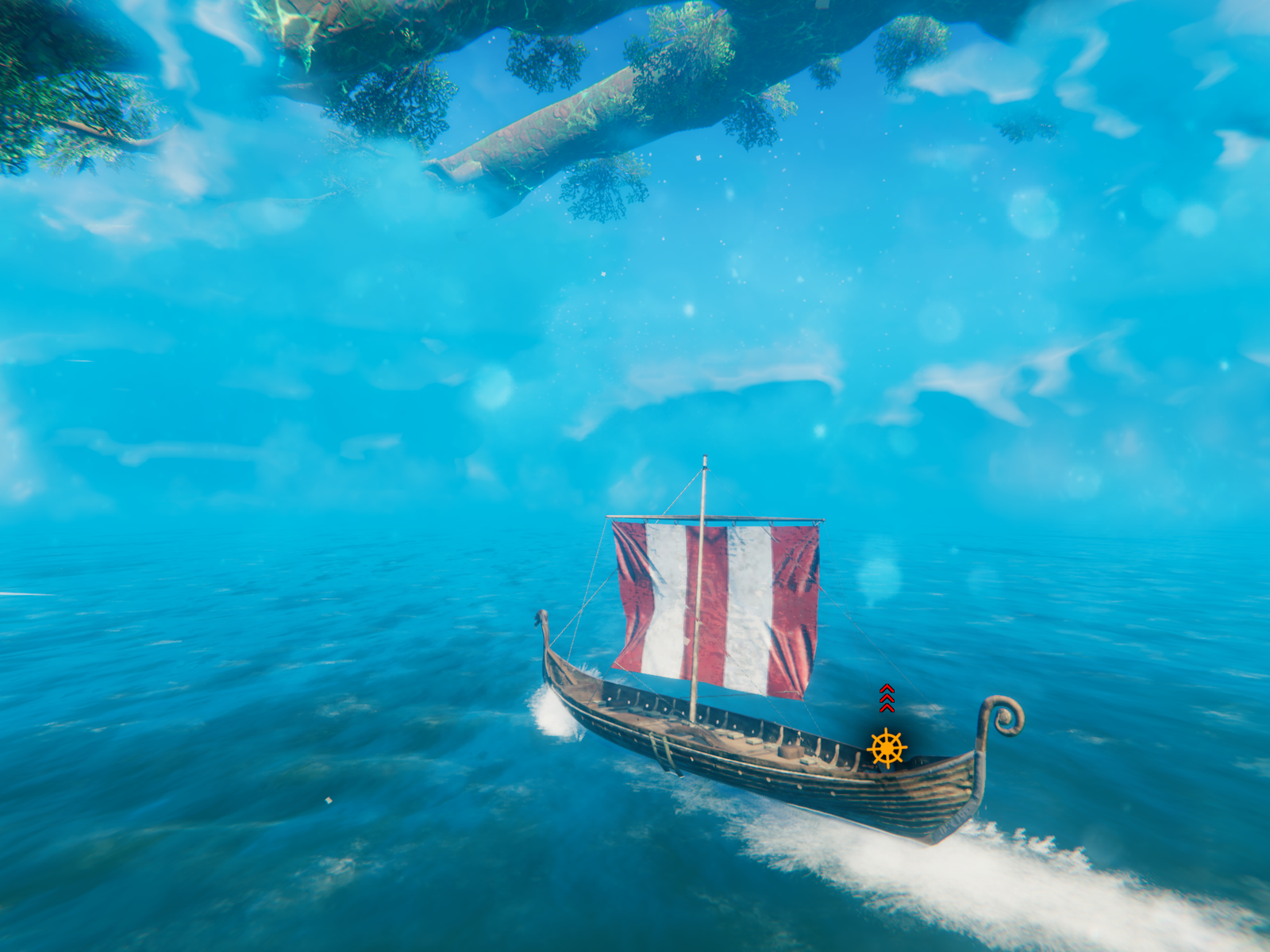Click the red sail speed chevrons
The height and width of the screenshot is (952, 1270).
click(x=887, y=698)
